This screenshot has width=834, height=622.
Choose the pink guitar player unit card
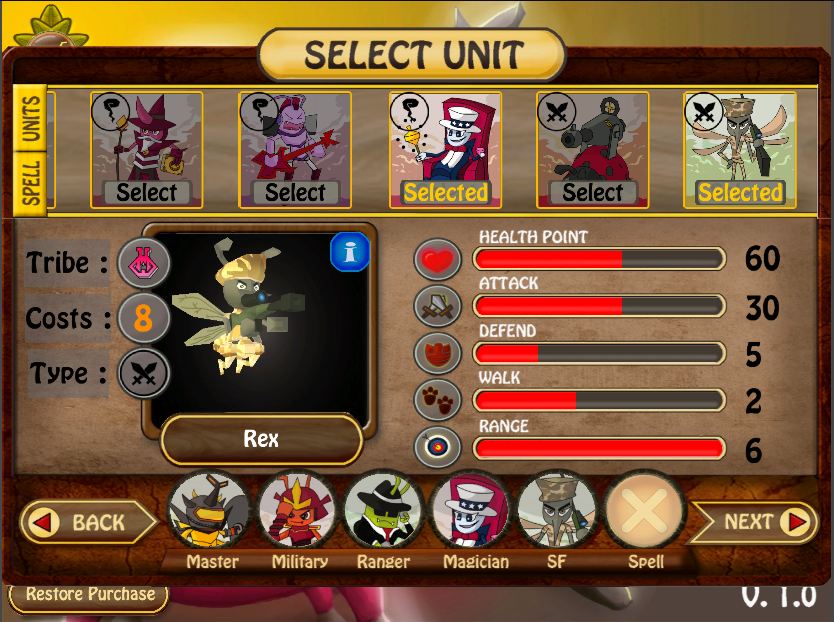295,150
